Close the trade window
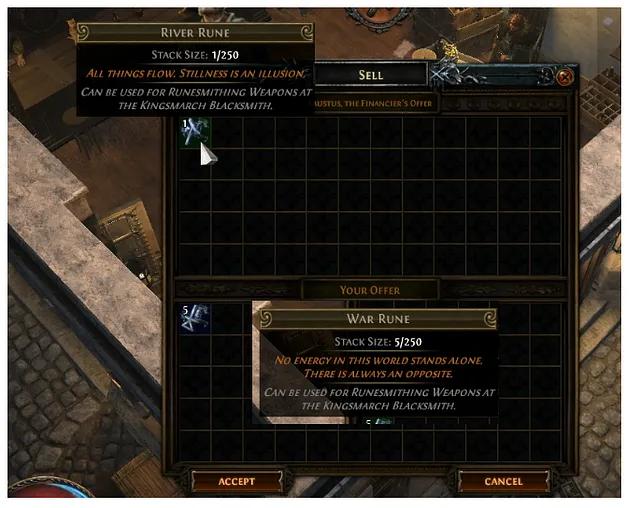 tap(566, 76)
